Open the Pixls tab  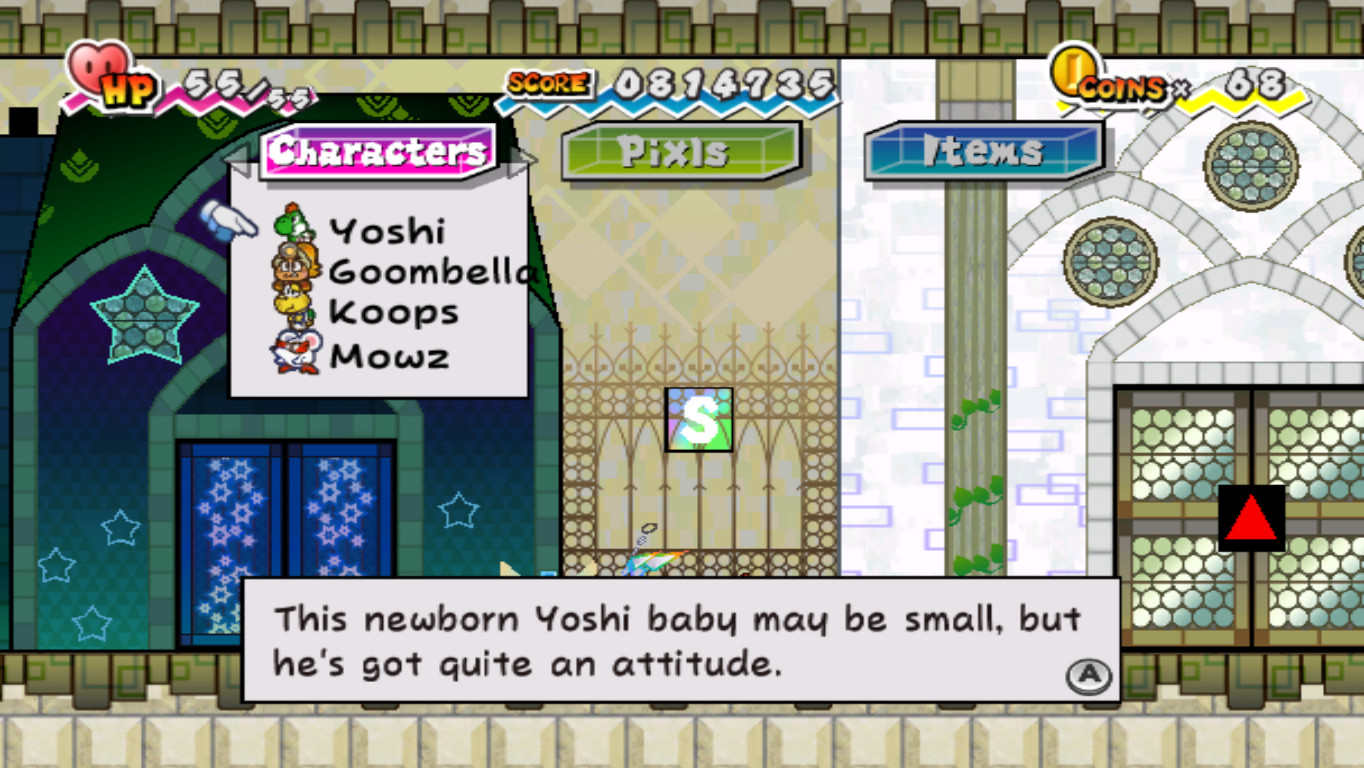(x=677, y=151)
